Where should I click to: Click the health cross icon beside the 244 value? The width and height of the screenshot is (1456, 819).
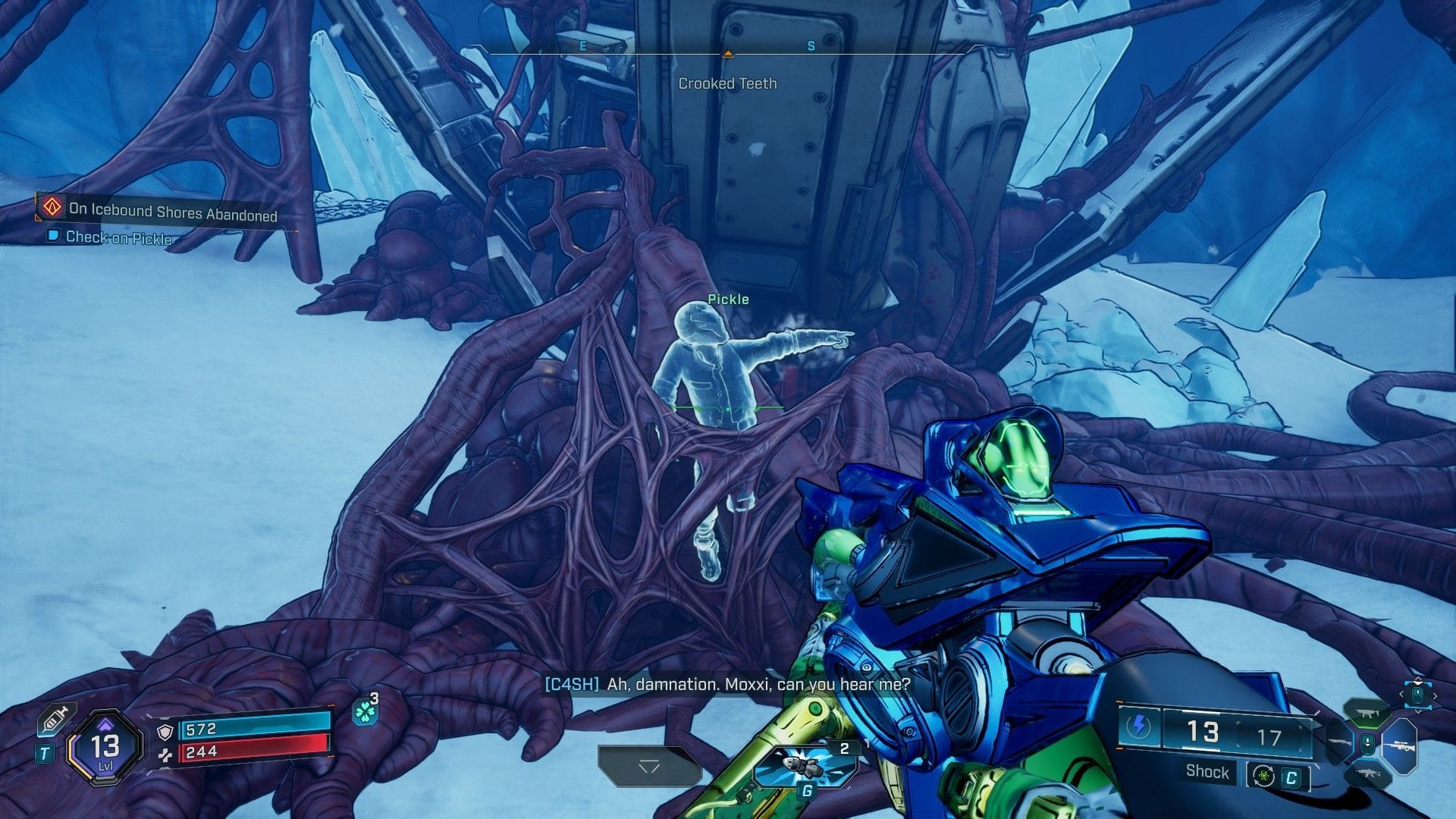click(x=165, y=755)
